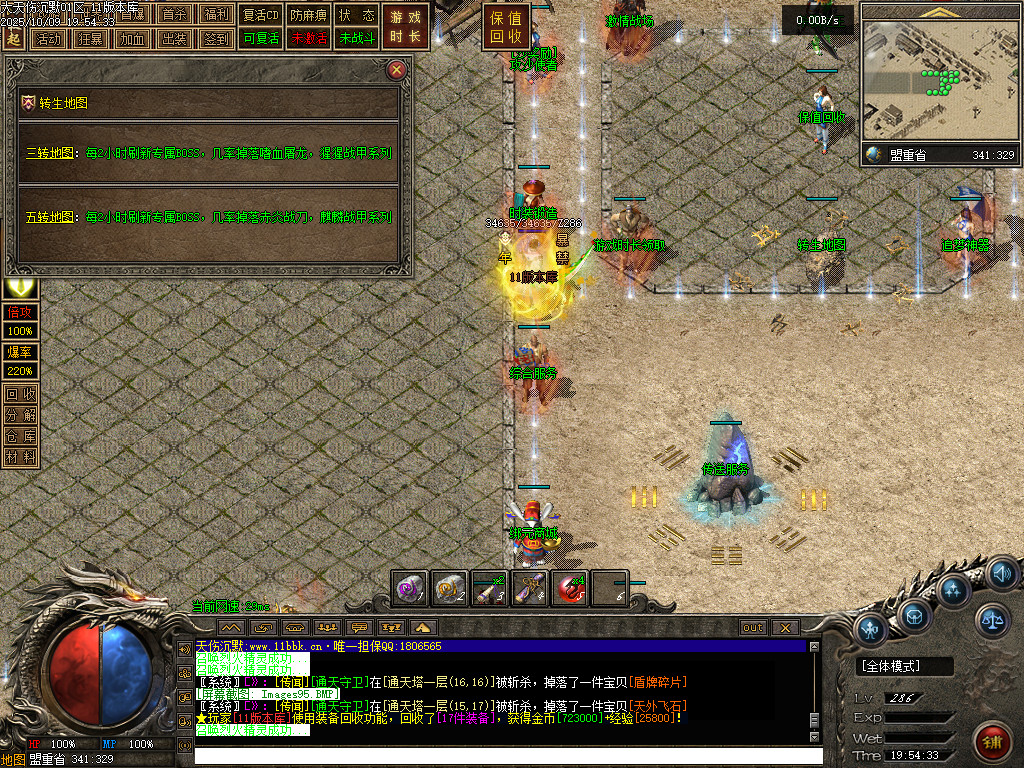Close the 转生地图 panel
1024x768 pixels.
pos(397,70)
